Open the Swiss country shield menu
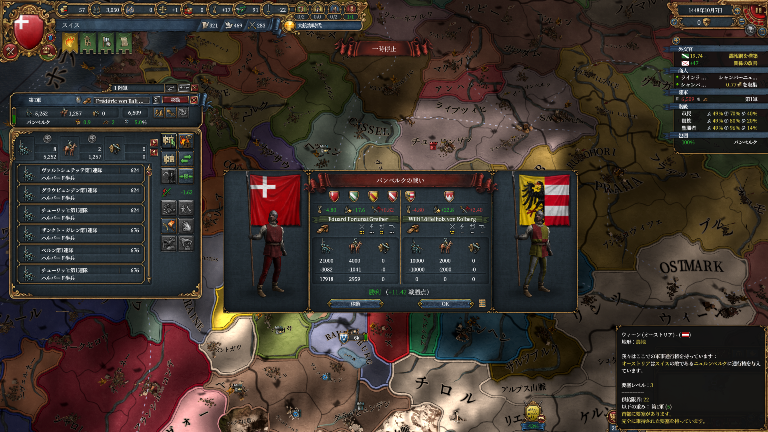This screenshot has height=432, width=768. point(27,27)
